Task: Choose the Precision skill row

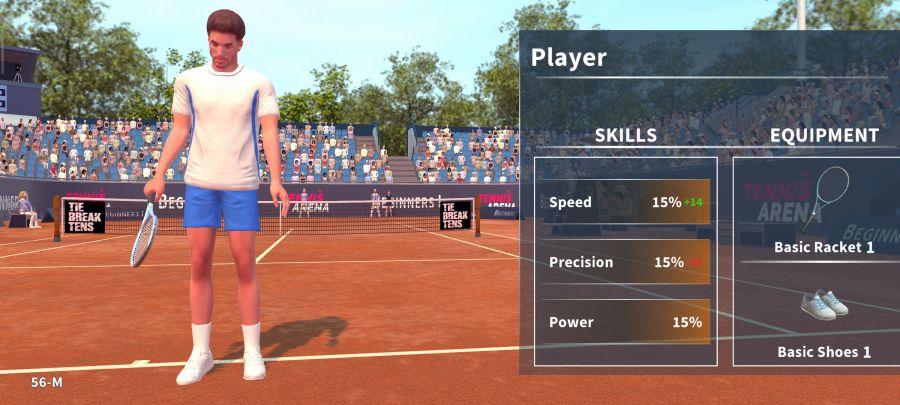Action: coord(626,262)
